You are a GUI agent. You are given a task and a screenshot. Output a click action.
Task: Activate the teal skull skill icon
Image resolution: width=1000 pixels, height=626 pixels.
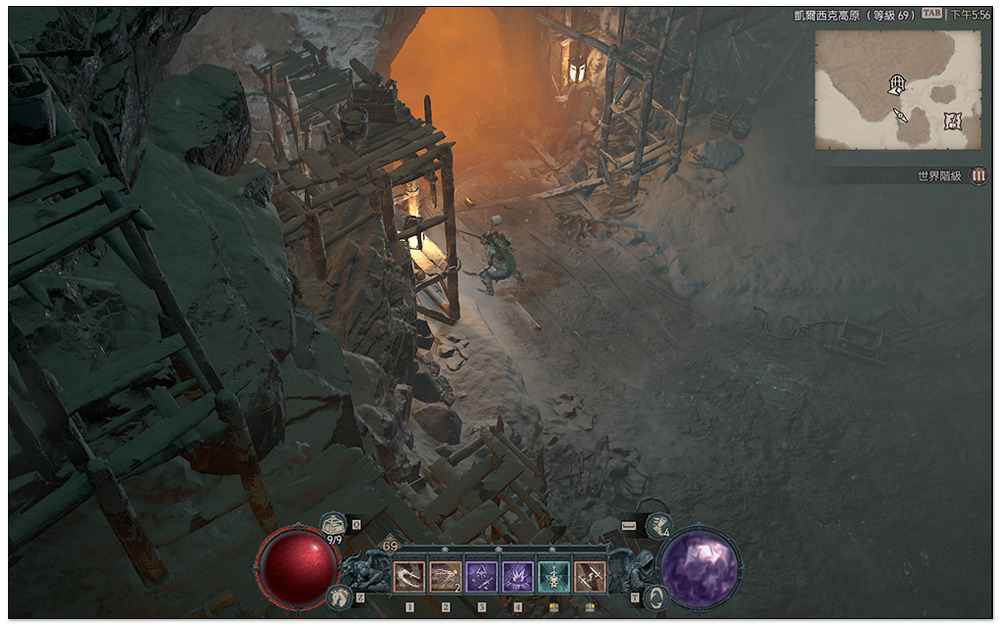[x=554, y=577]
